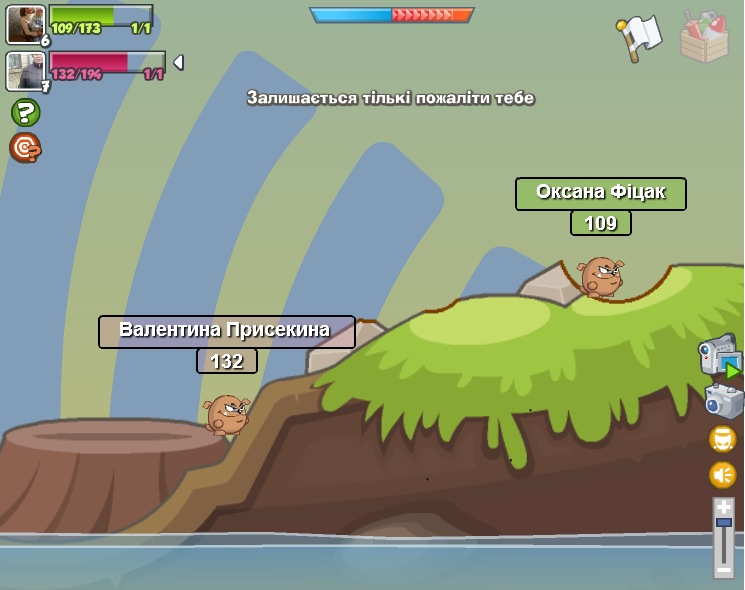Screen dimensions: 745x590
Task: Zoom out with the minus button
Action: (x=724, y=568)
